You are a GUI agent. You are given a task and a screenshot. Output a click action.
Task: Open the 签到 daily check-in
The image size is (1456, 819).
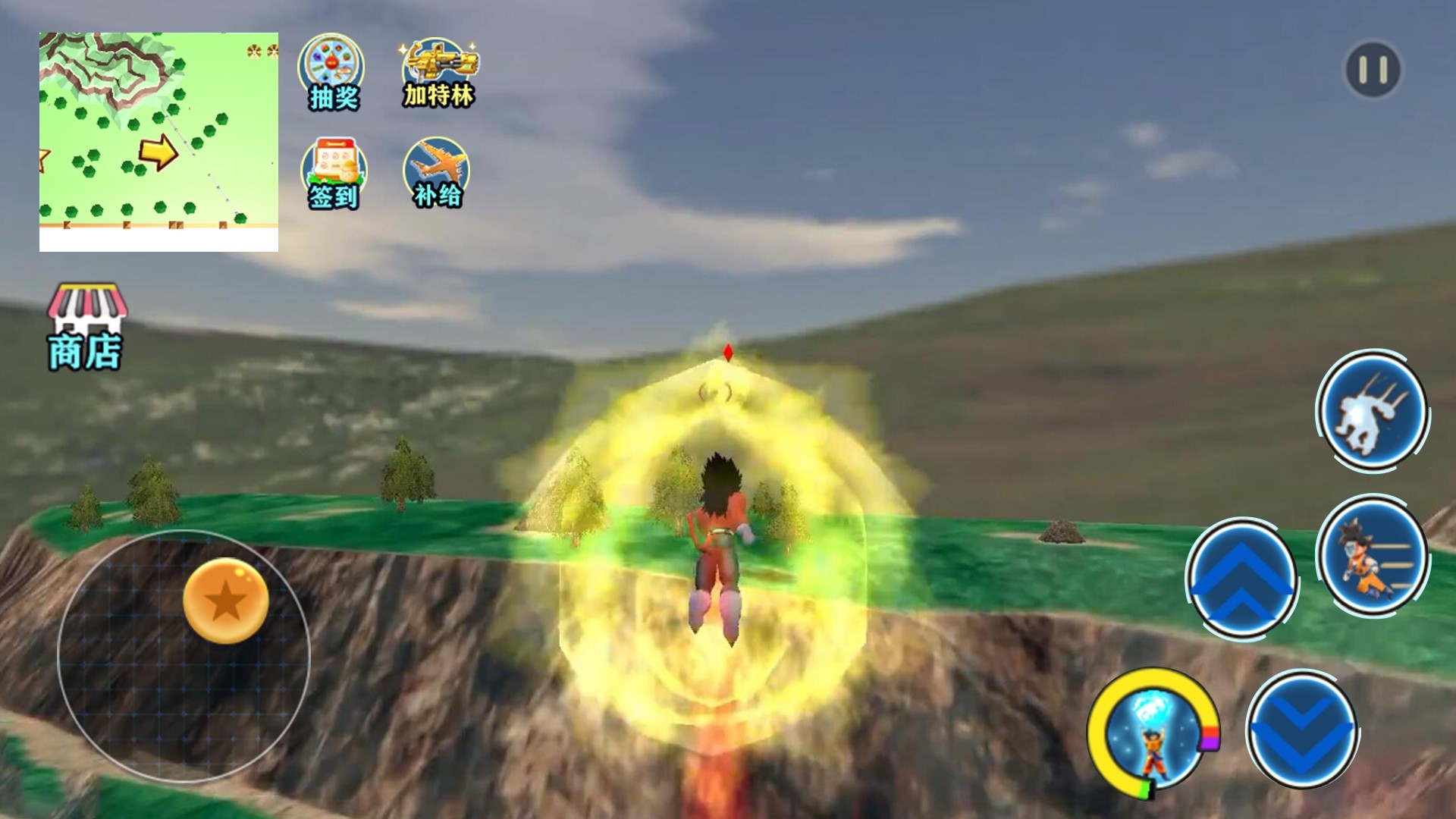(x=334, y=173)
